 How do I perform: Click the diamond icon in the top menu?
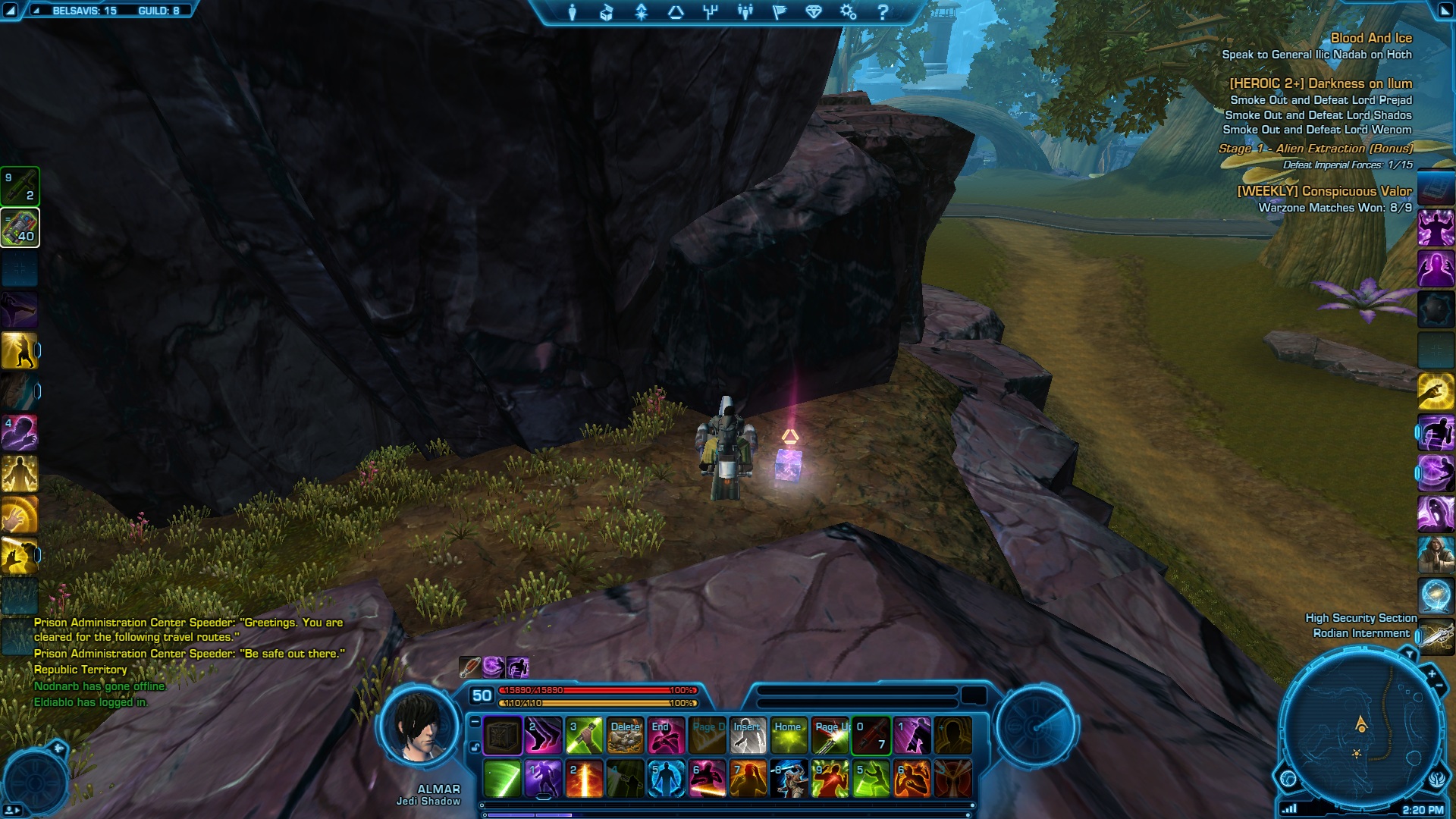click(x=814, y=12)
